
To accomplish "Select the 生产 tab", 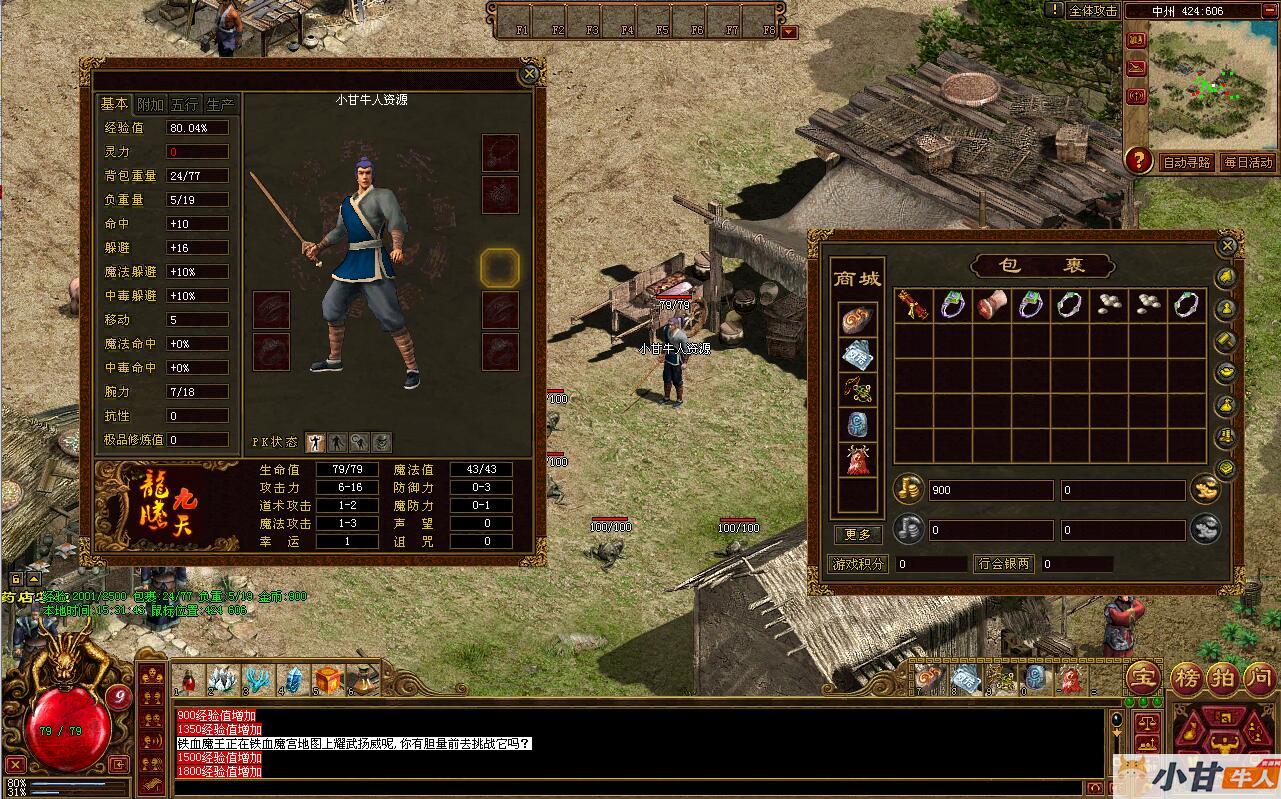I will 219,104.
